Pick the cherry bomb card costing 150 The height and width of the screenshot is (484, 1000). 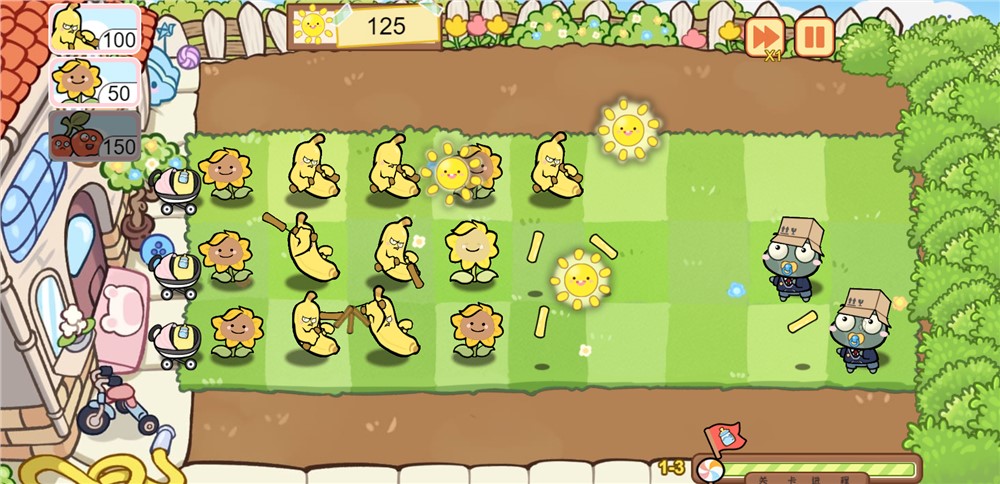[x=94, y=135]
